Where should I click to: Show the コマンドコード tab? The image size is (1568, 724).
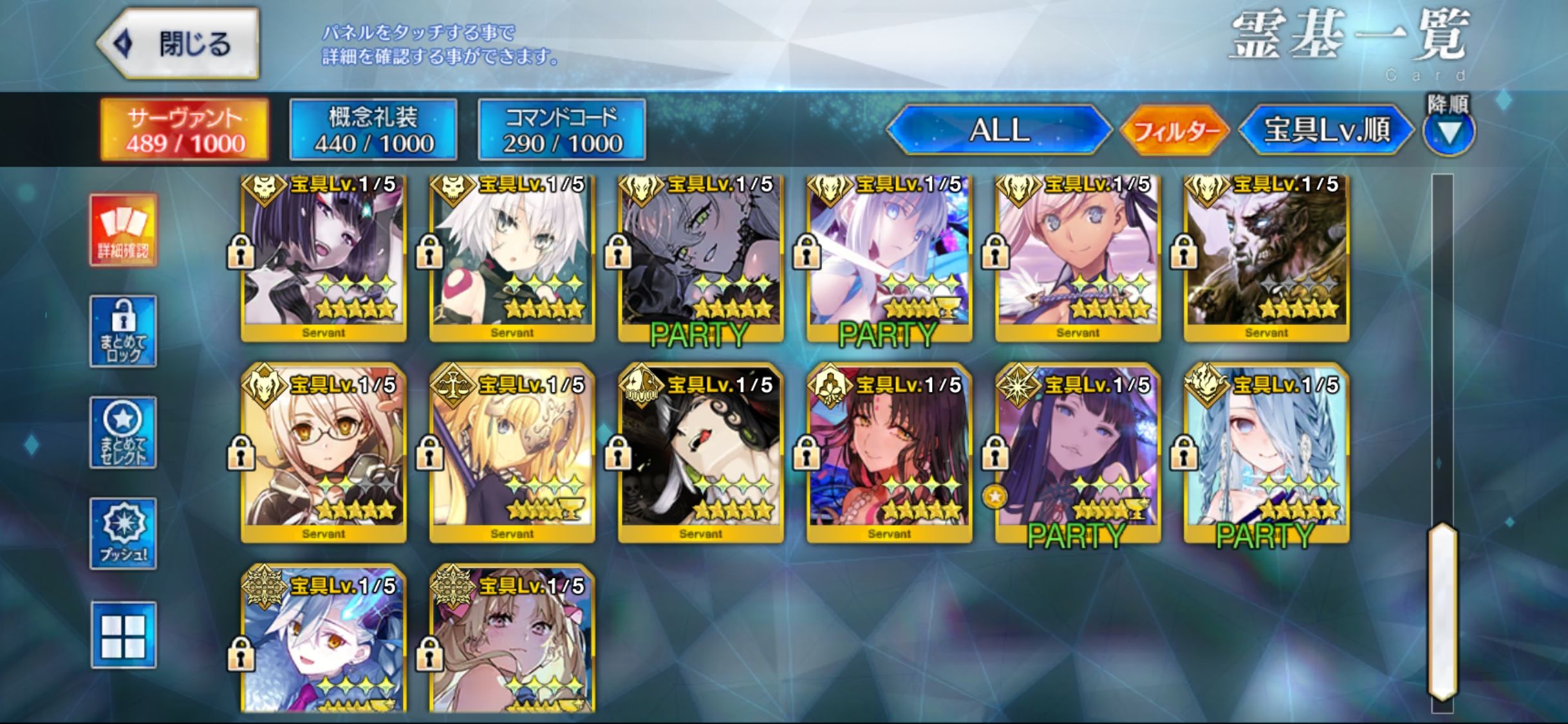pos(562,129)
